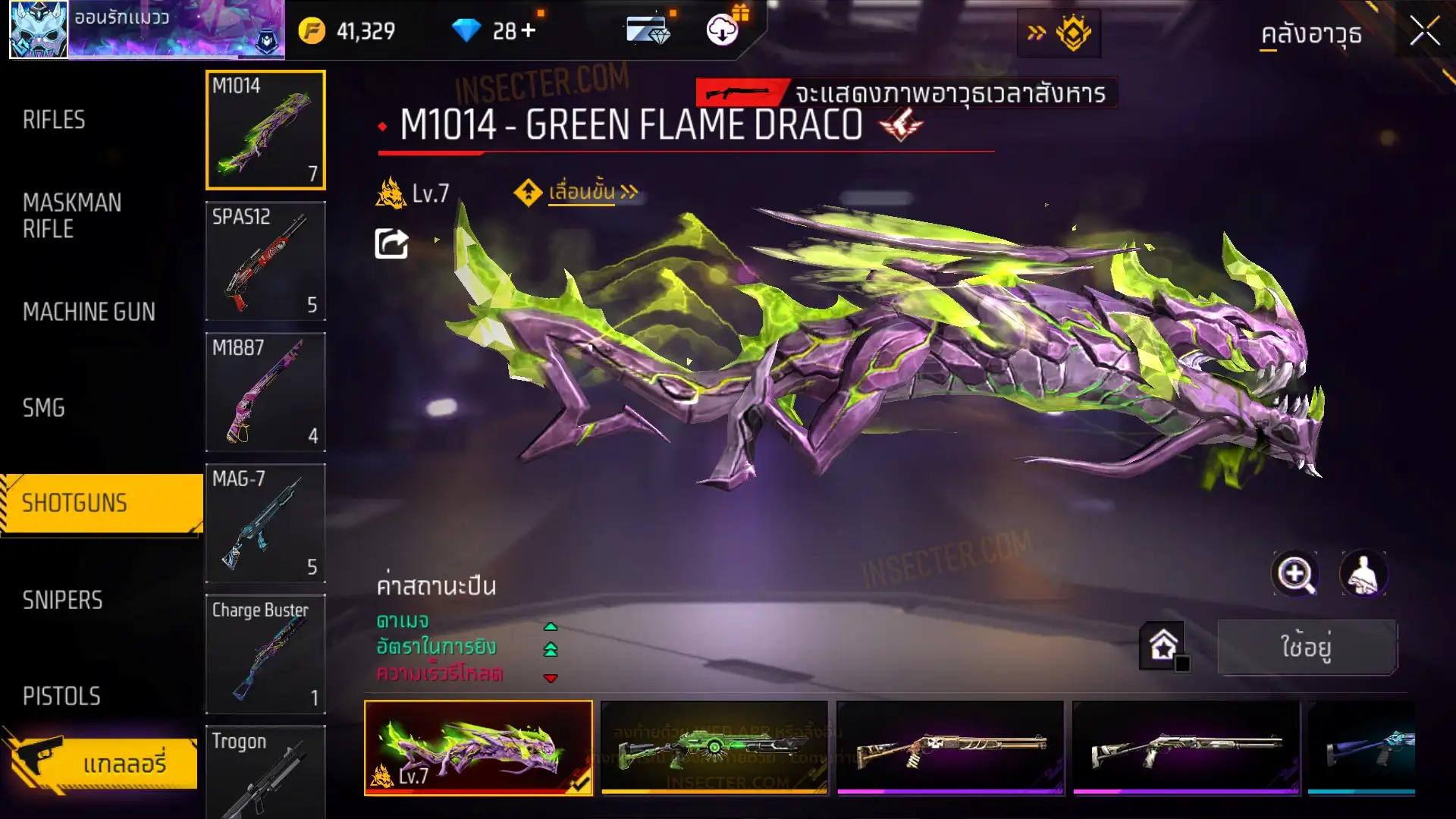Viewport: 1456px width, 819px height.
Task: Close the weapon armory screen
Action: [1424, 32]
